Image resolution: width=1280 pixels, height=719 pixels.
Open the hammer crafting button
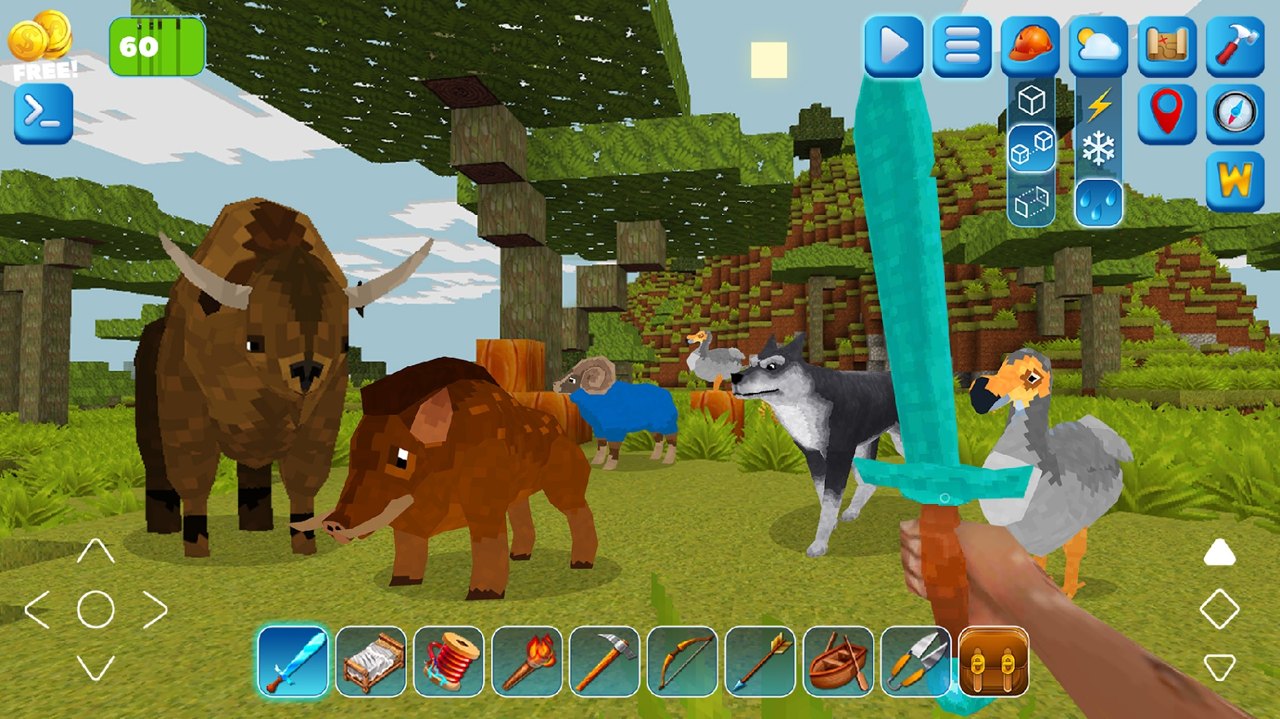click(1235, 46)
